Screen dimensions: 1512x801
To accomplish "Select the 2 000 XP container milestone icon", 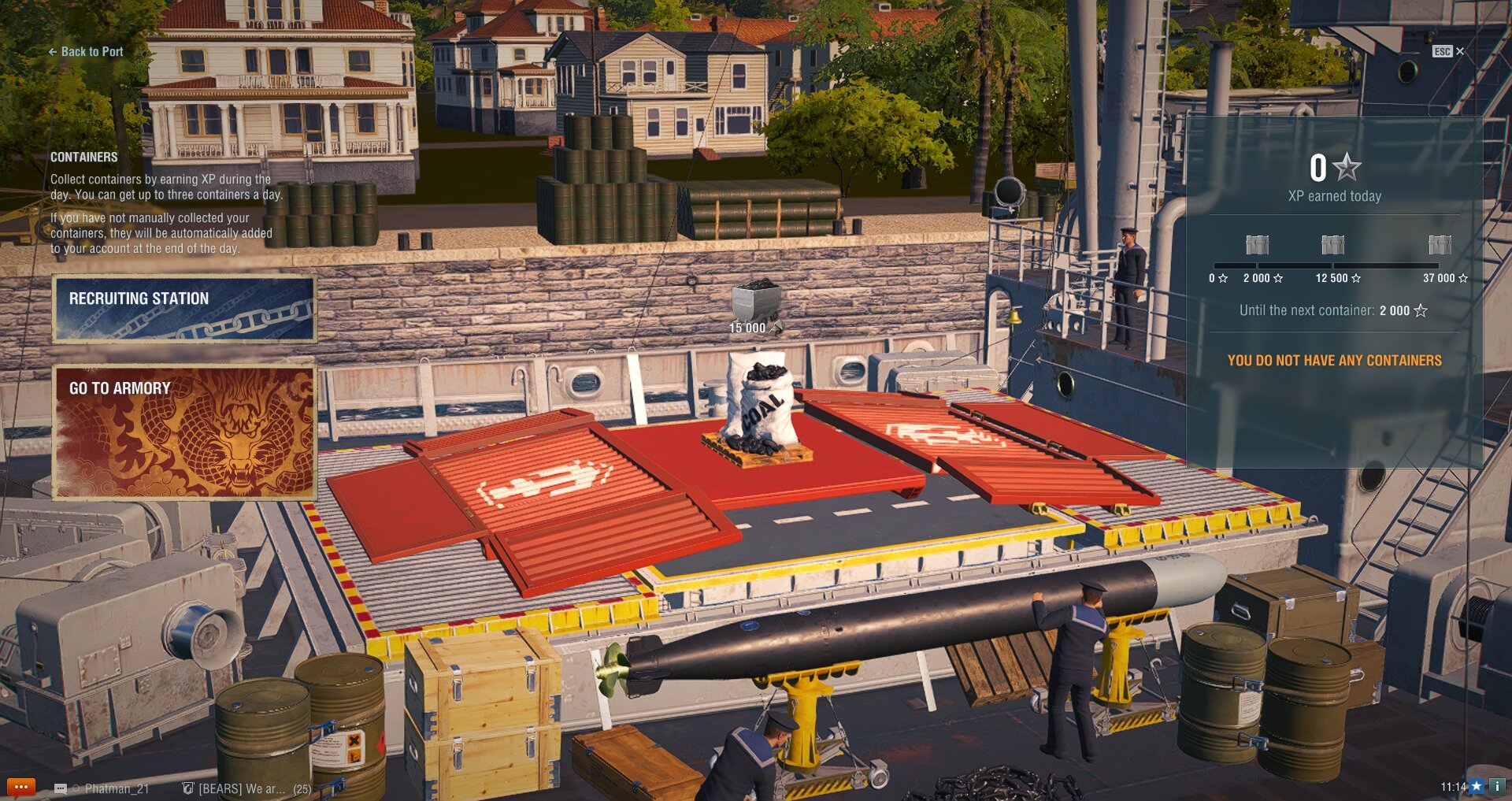I will click(x=1257, y=245).
